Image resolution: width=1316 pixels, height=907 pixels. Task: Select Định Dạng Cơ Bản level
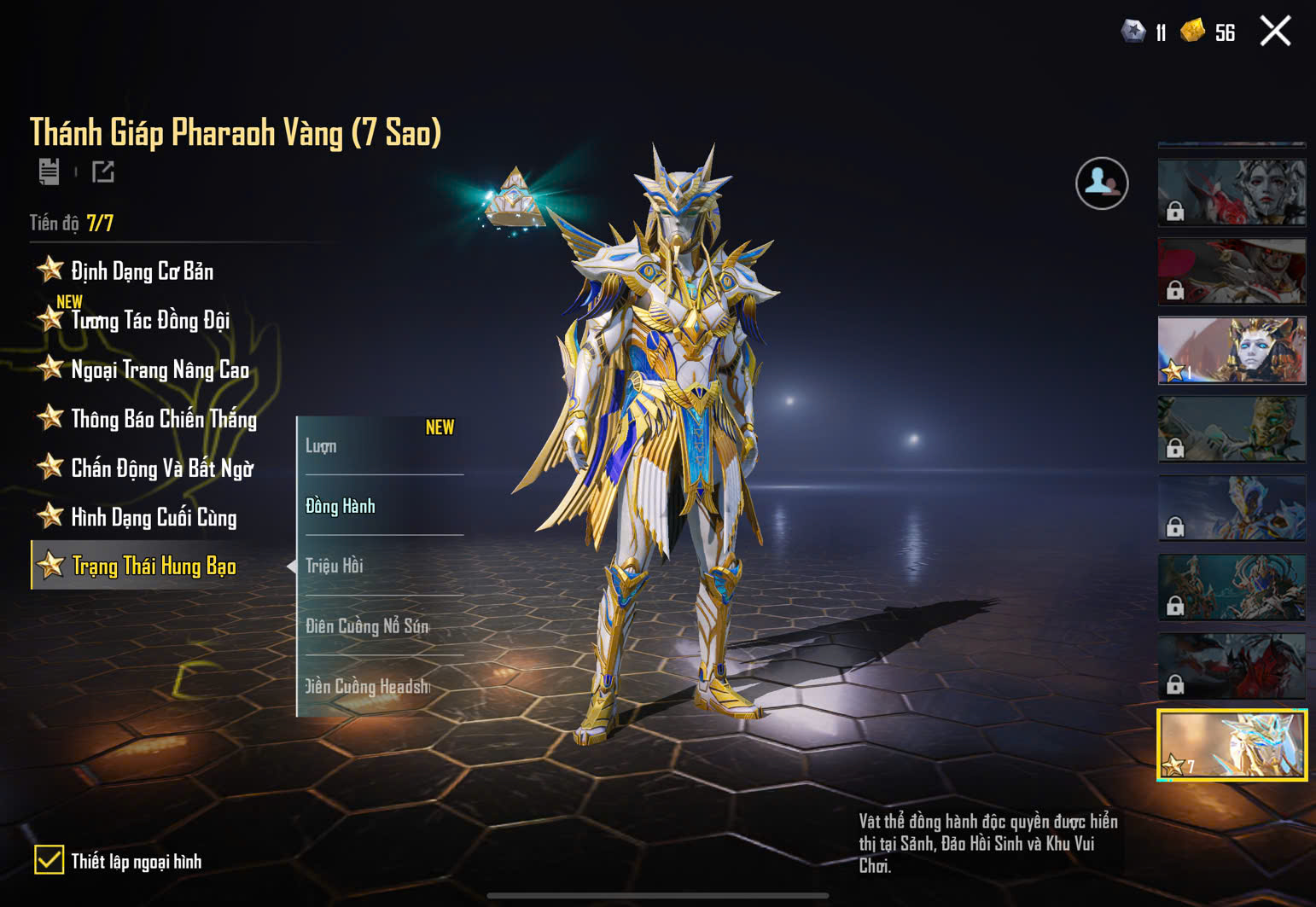[x=142, y=271]
